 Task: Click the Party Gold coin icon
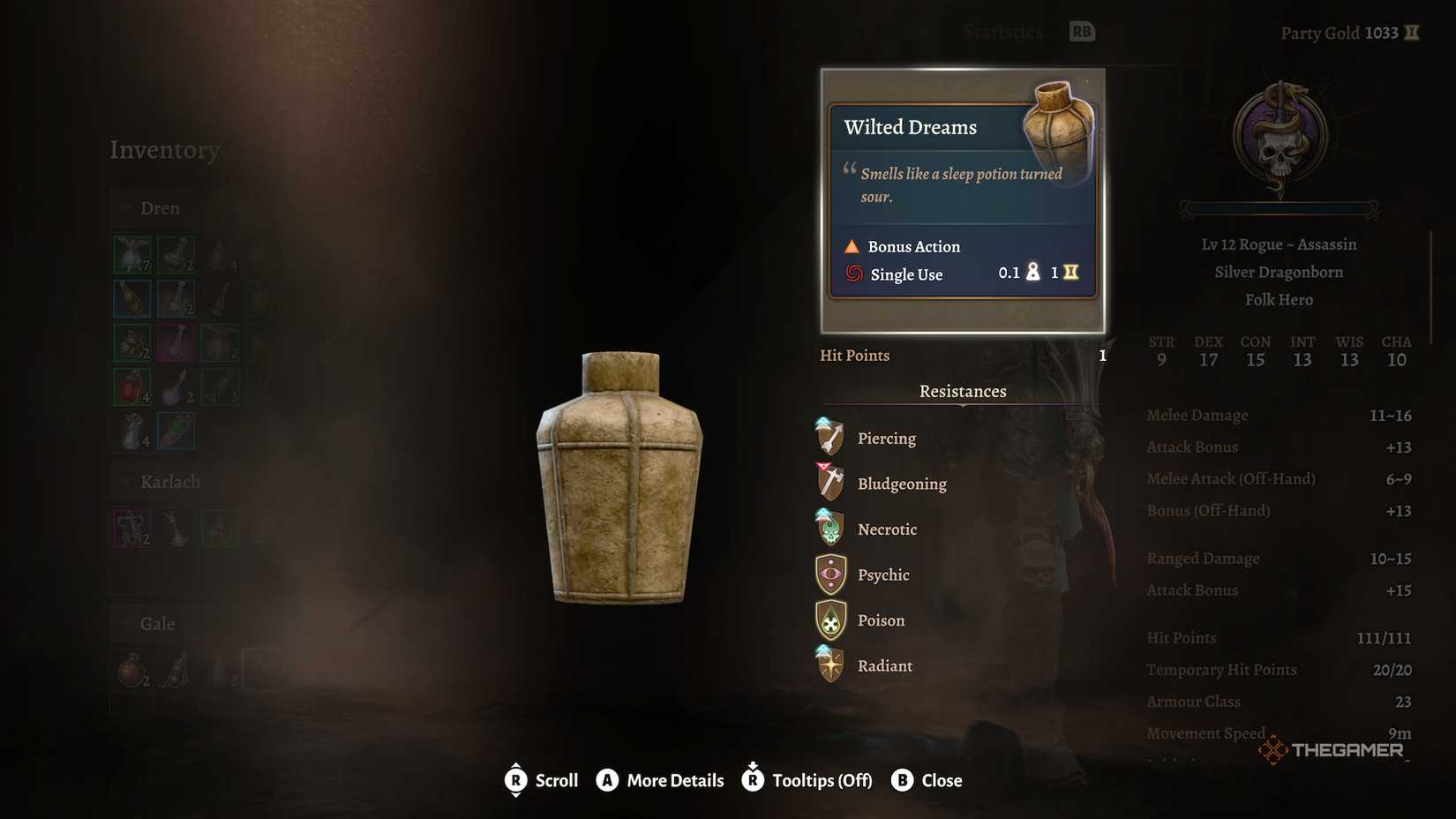point(1412,33)
